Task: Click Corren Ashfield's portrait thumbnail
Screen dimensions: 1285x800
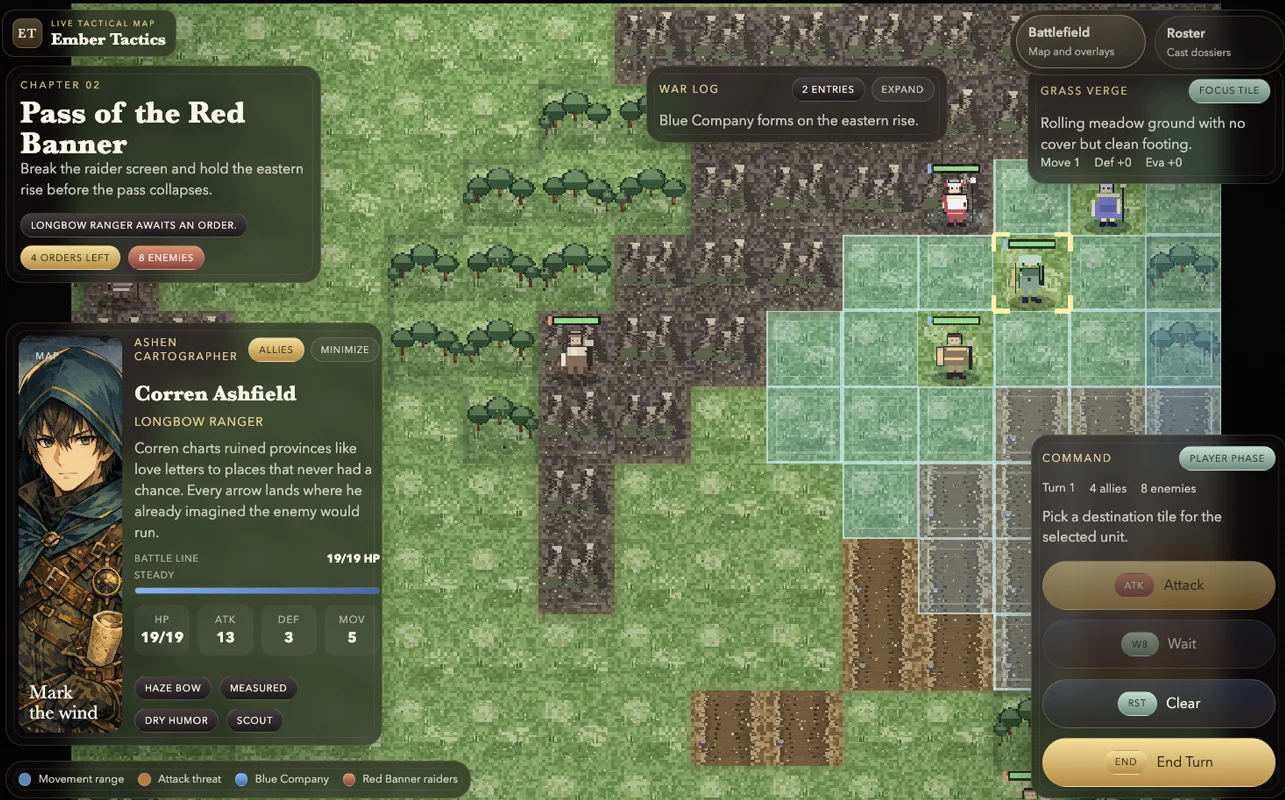Action: (70, 531)
